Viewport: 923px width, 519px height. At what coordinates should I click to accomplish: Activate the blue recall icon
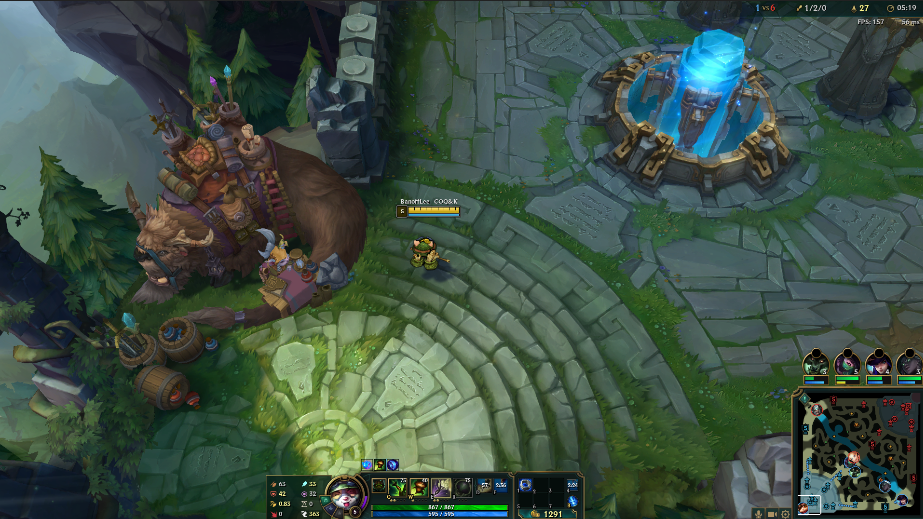coord(573,502)
